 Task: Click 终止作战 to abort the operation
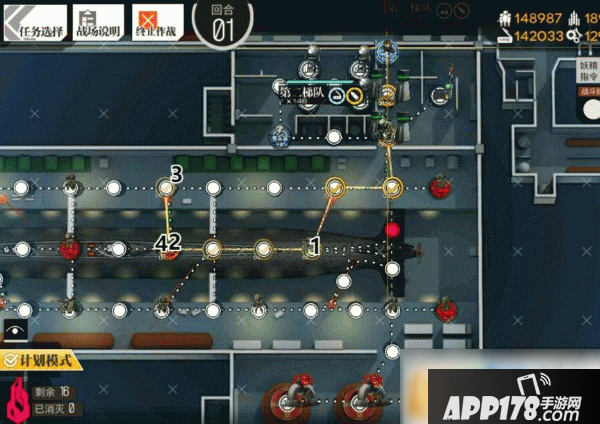pyautogui.click(x=157, y=21)
